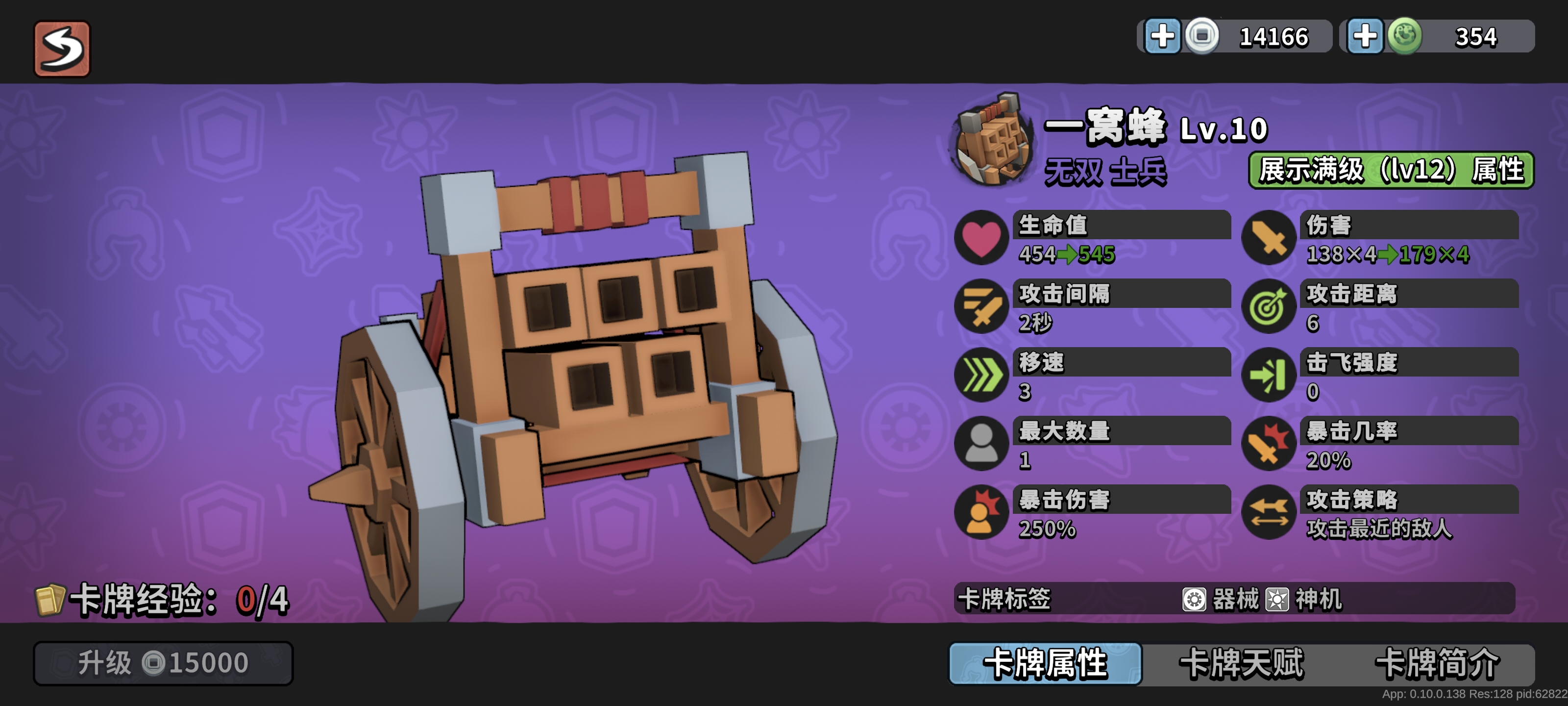Select the 移速 movement speed arrows icon

click(981, 375)
